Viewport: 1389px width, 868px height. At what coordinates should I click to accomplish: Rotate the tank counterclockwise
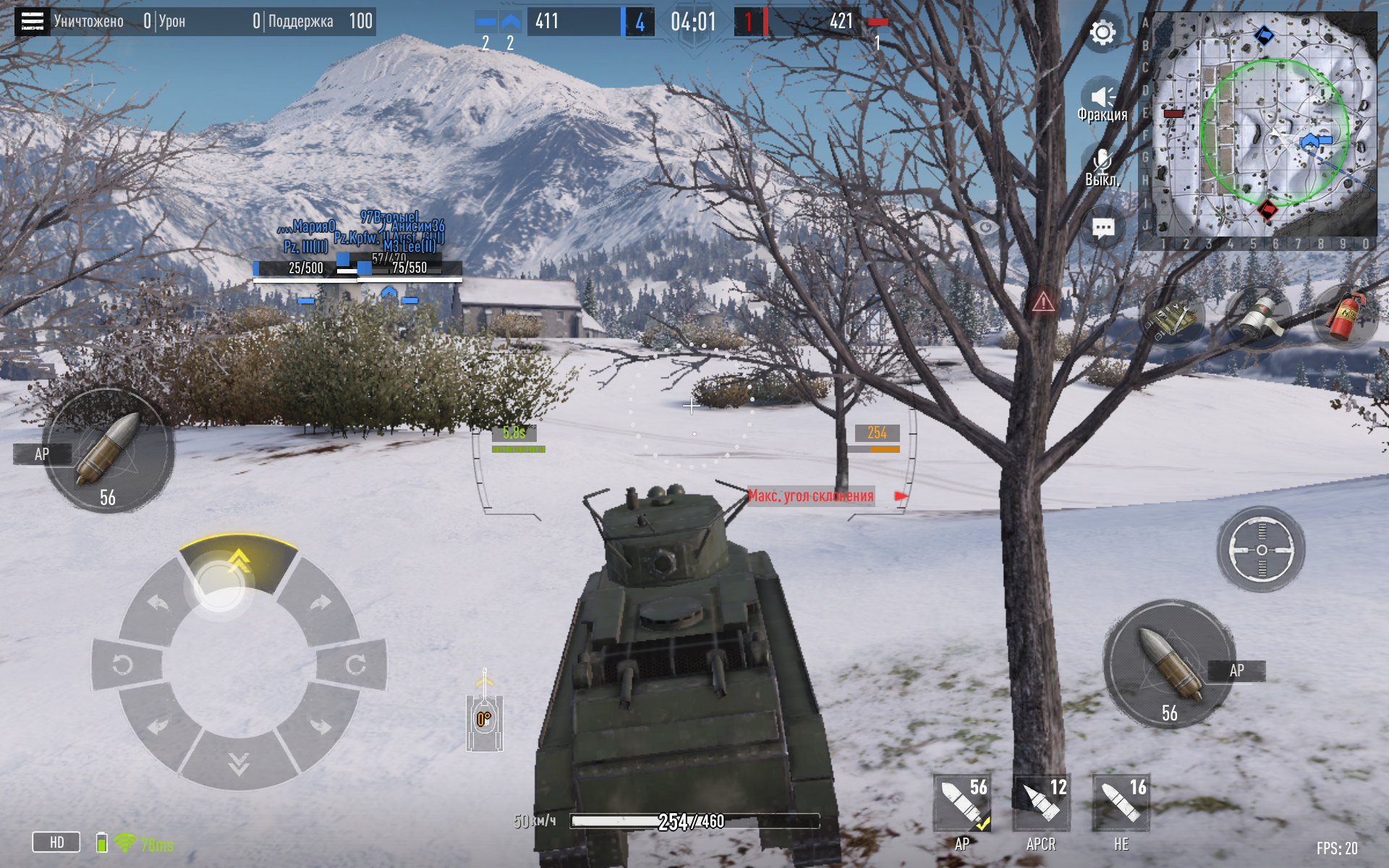click(x=124, y=664)
